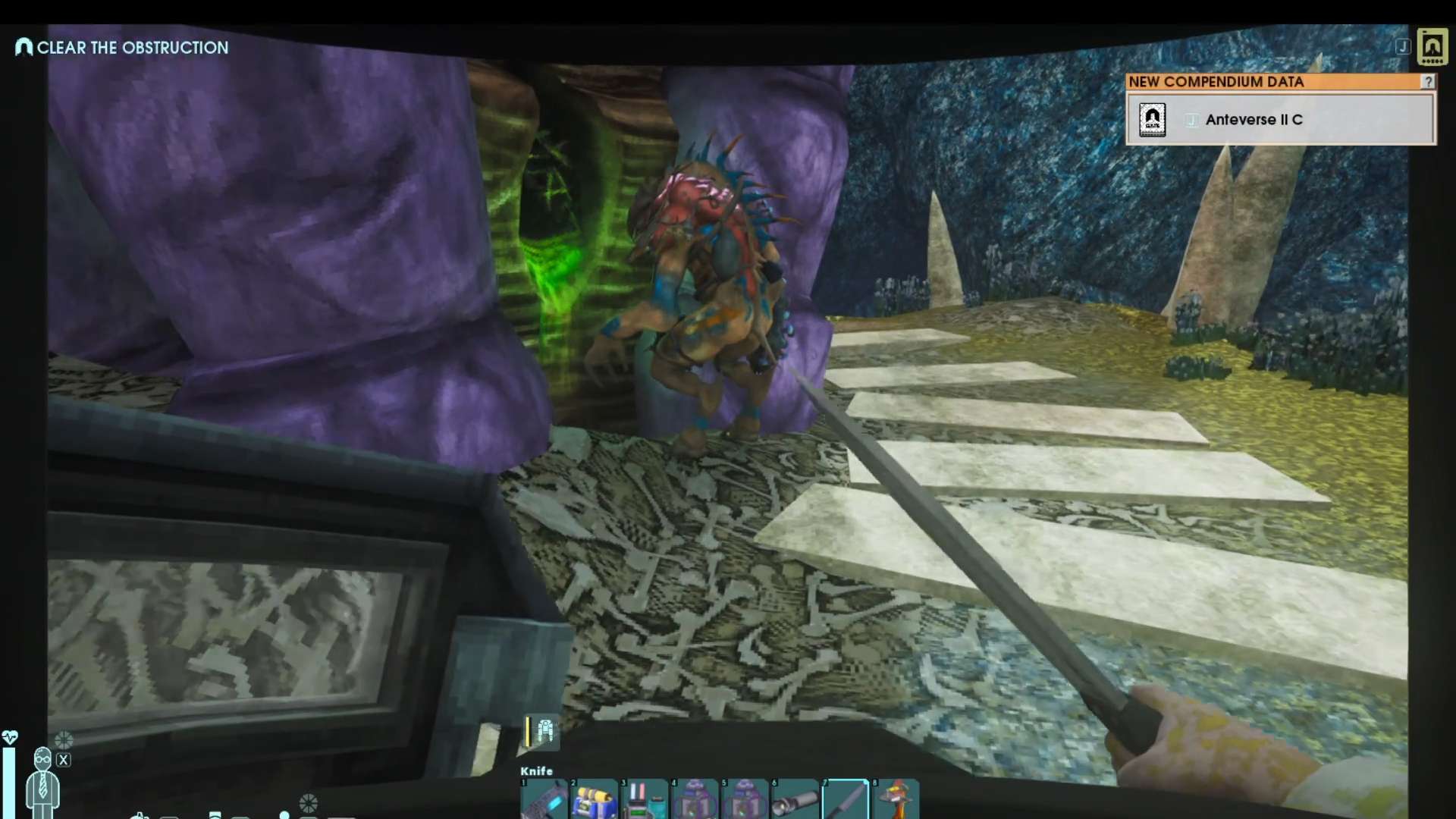Equip the flashlight from hotbar slot 6
Screen dimensions: 1456x819
click(795, 799)
